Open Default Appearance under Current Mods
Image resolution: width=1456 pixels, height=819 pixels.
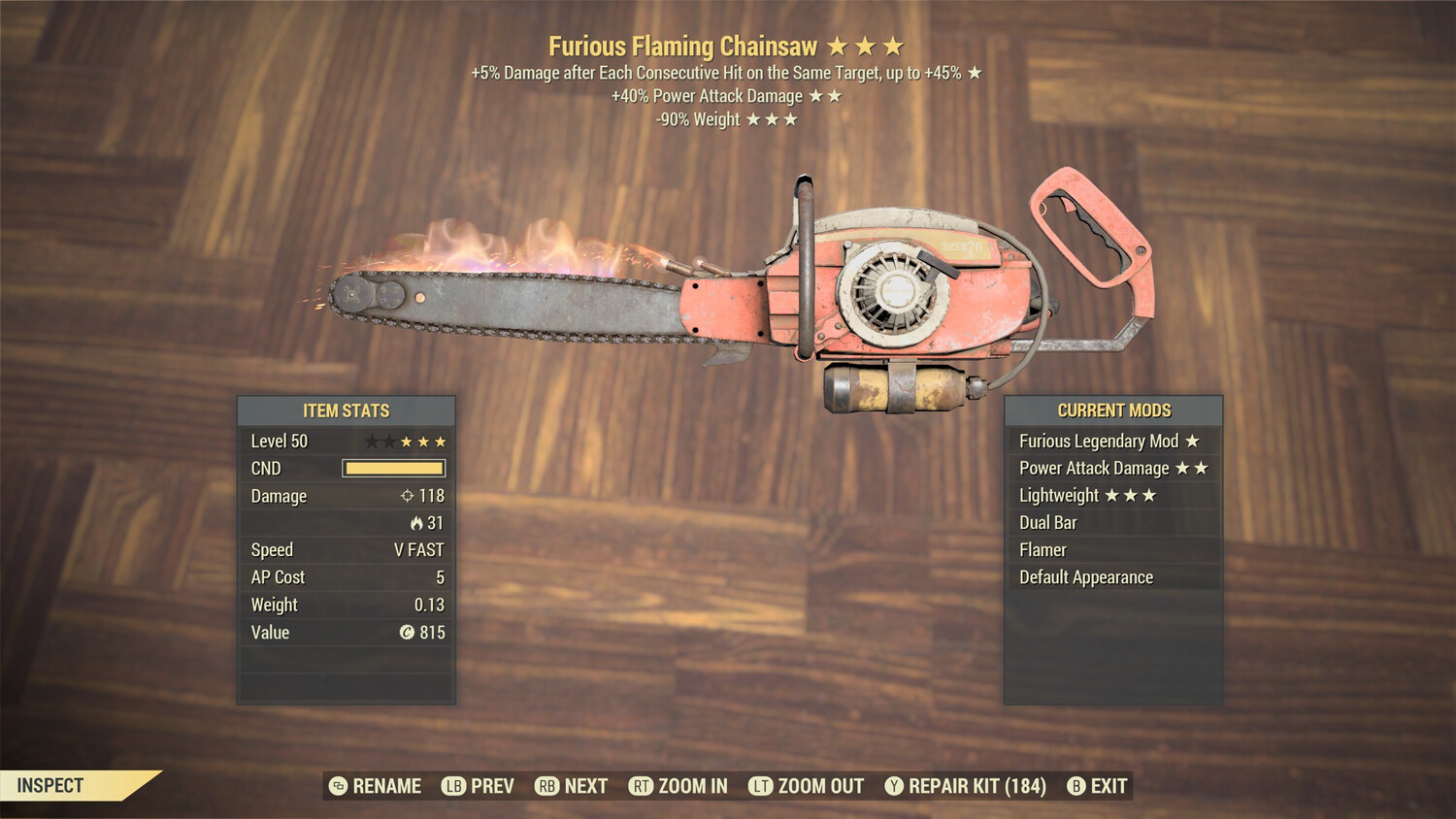[1085, 576]
